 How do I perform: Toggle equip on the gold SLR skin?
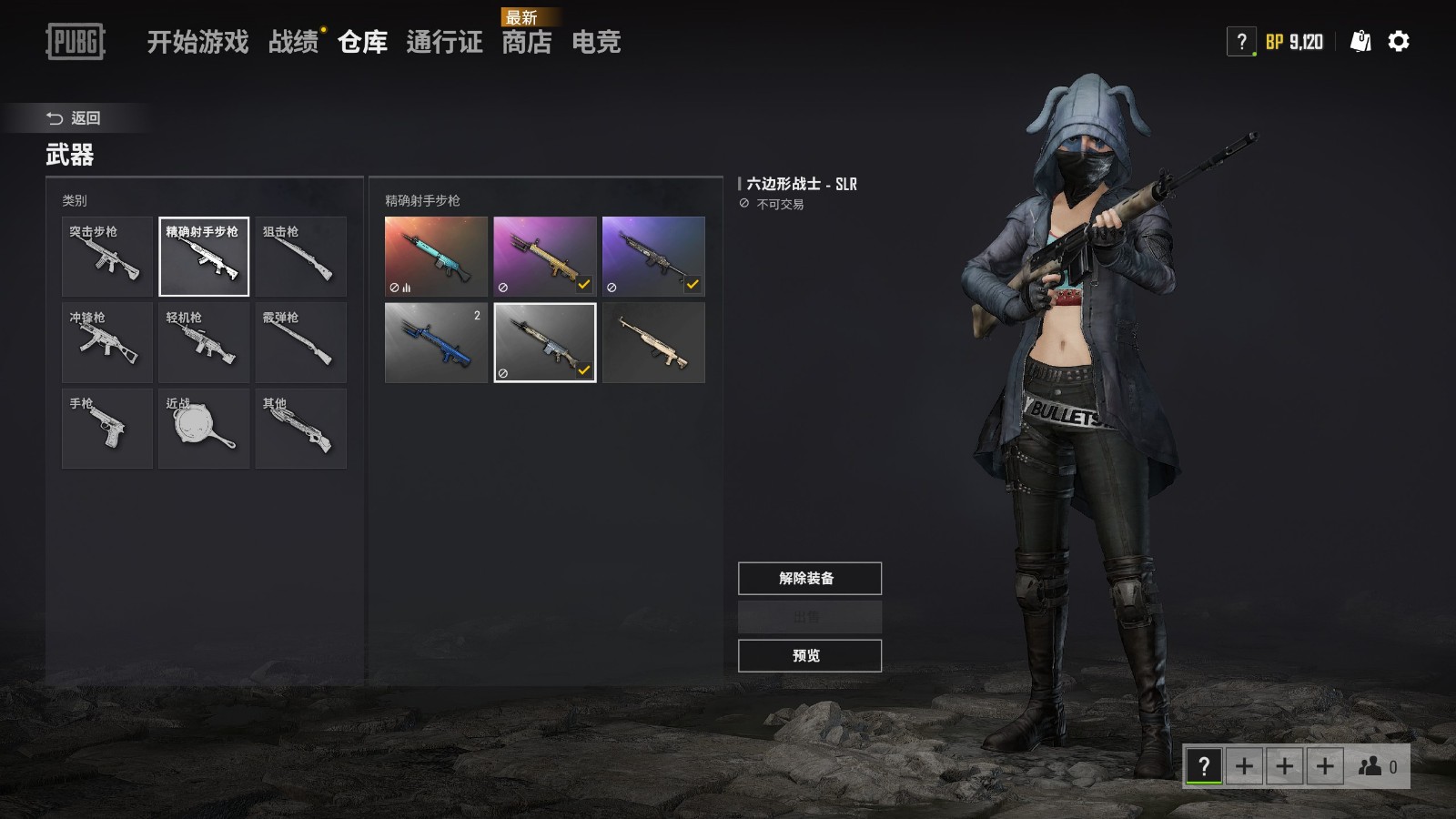pyautogui.click(x=583, y=285)
